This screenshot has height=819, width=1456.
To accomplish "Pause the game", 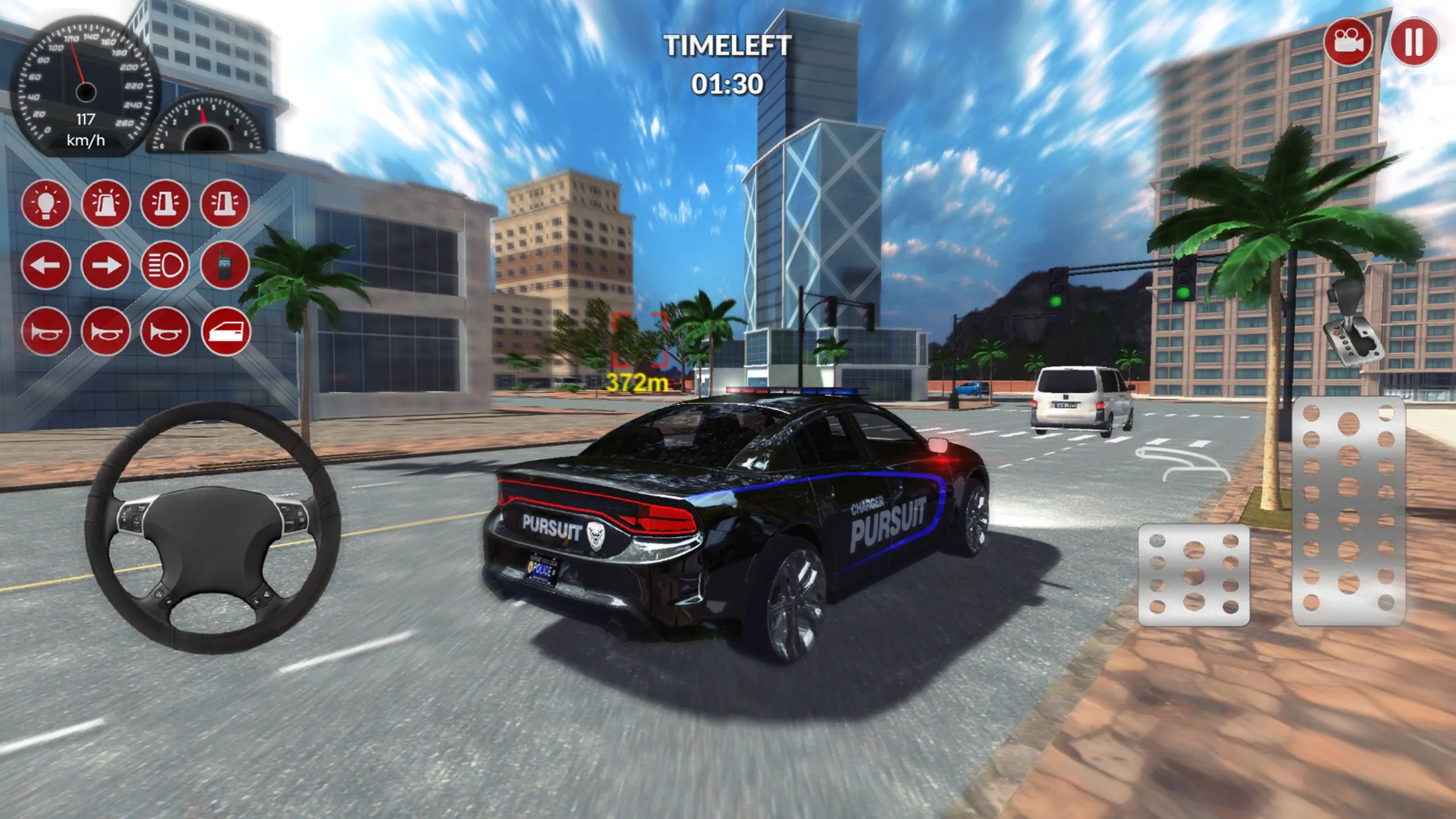I will coord(1414,40).
